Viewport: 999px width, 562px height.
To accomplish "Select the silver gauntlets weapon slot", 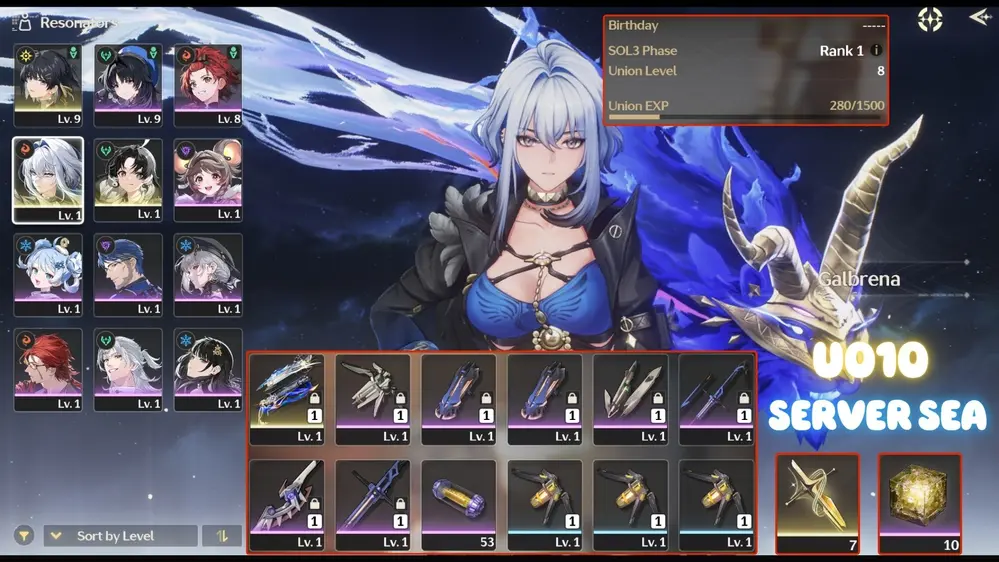I will [x=372, y=398].
